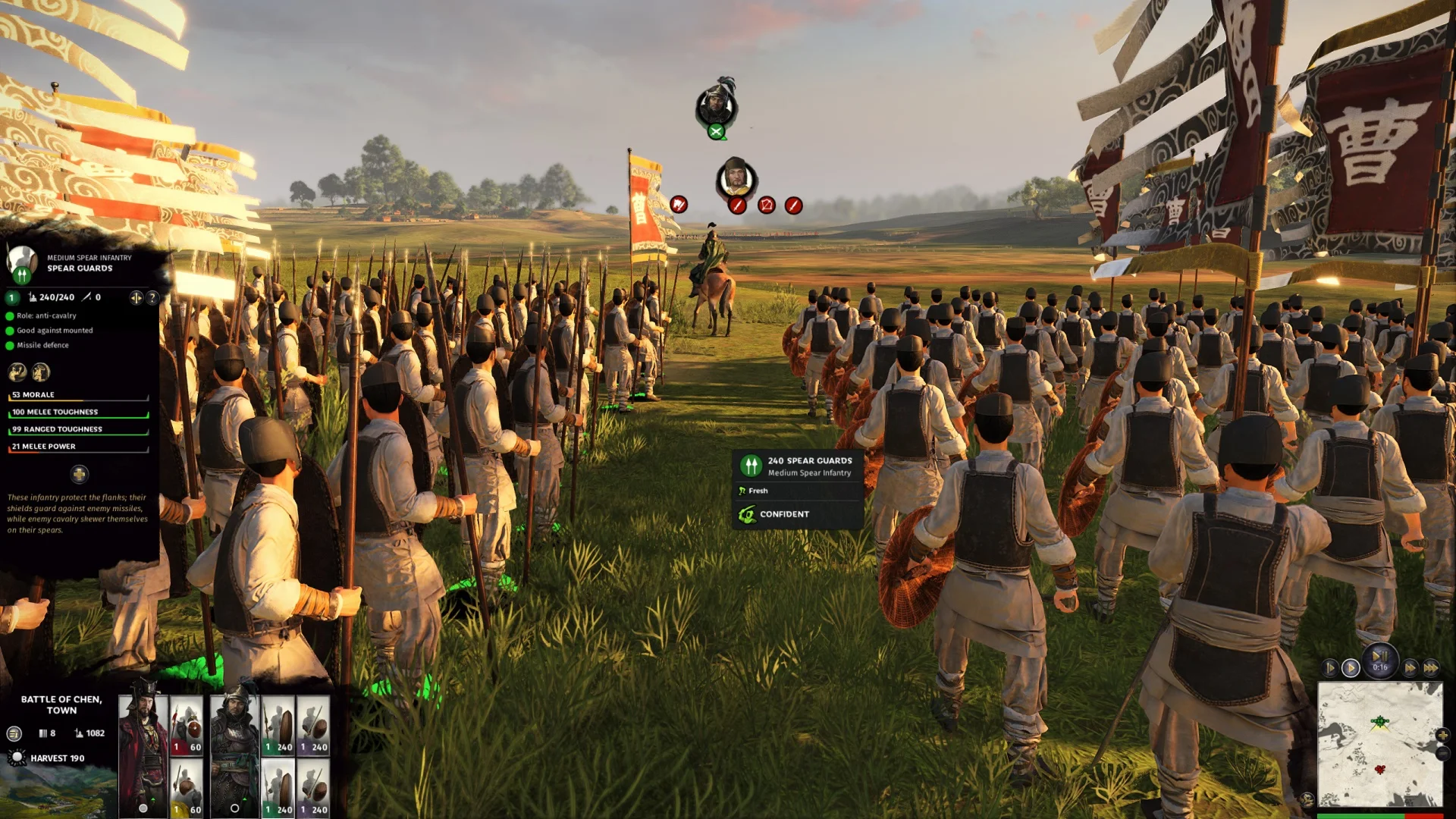Select the second unit ability icon under Missile defence
The width and height of the screenshot is (1456, 819).
click(41, 372)
